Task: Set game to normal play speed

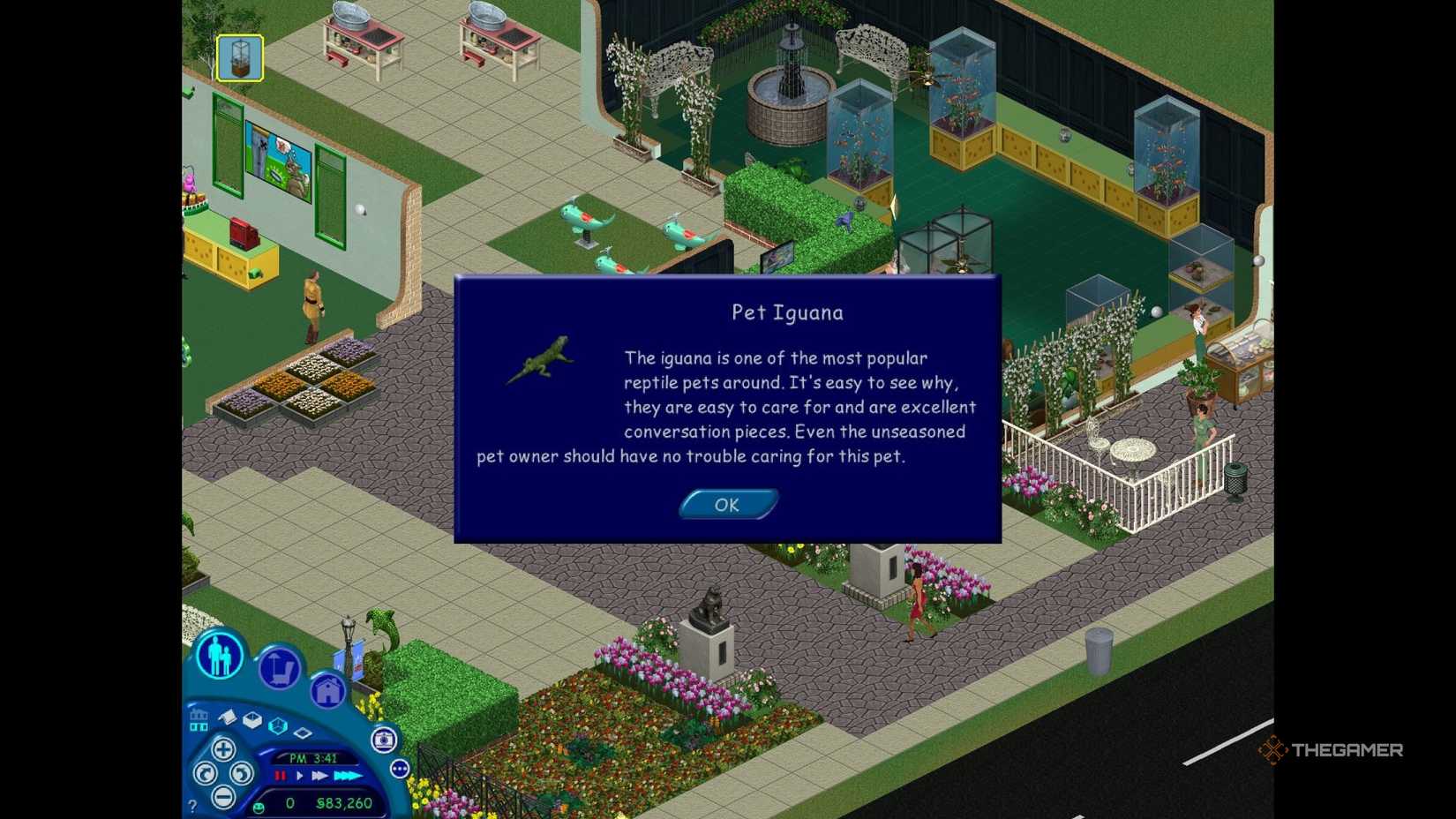Action: (x=299, y=776)
